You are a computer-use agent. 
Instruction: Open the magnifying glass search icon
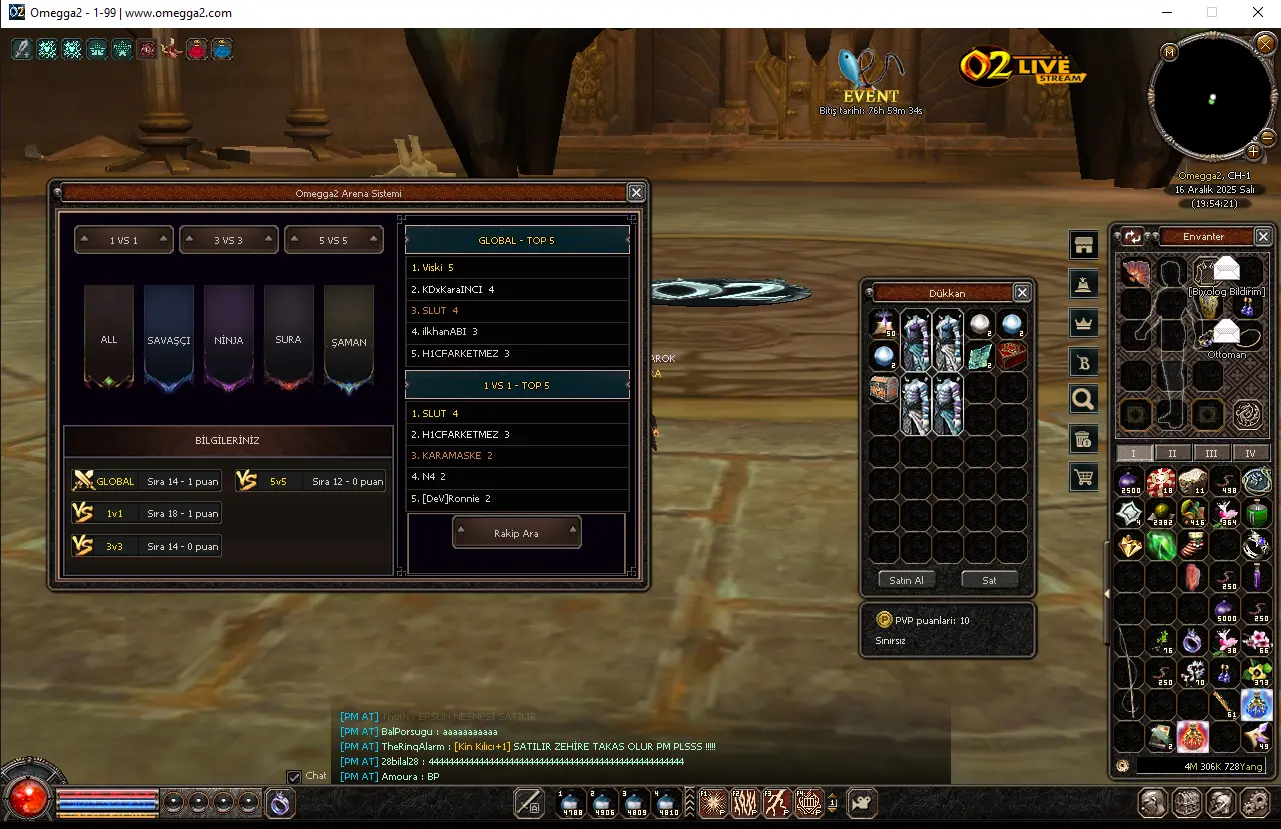pos(1082,400)
